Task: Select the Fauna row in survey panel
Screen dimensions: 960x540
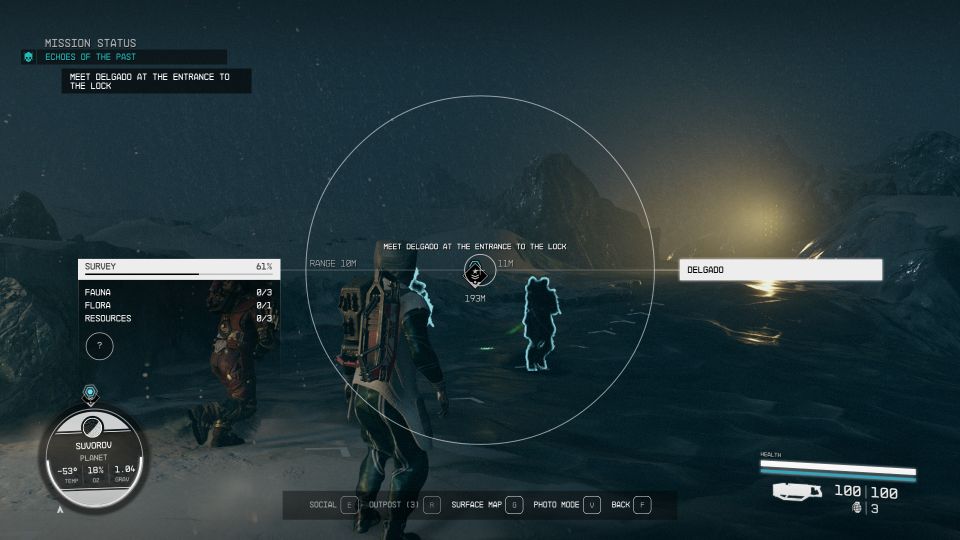Action: [178, 292]
